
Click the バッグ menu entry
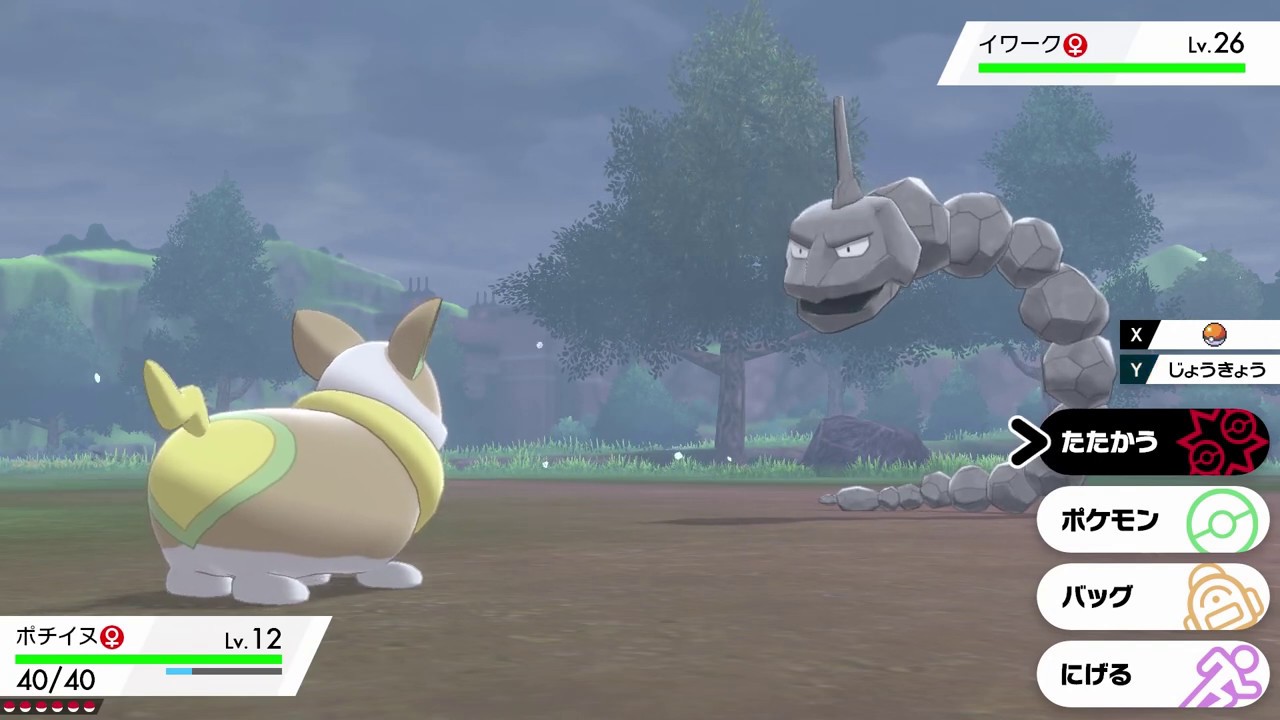pyautogui.click(x=1096, y=597)
